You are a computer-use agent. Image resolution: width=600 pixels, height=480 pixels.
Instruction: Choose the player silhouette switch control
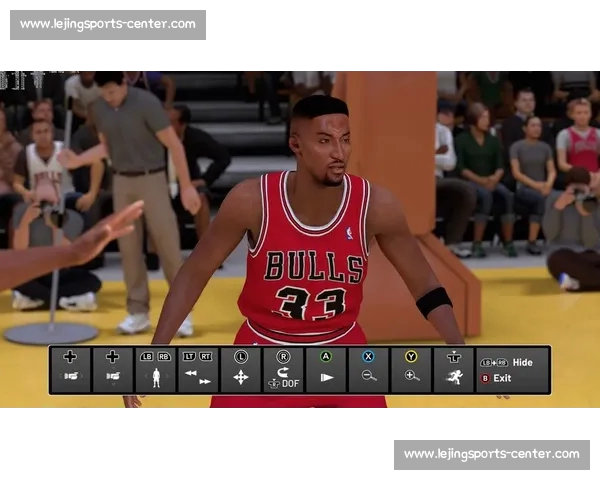(155, 378)
